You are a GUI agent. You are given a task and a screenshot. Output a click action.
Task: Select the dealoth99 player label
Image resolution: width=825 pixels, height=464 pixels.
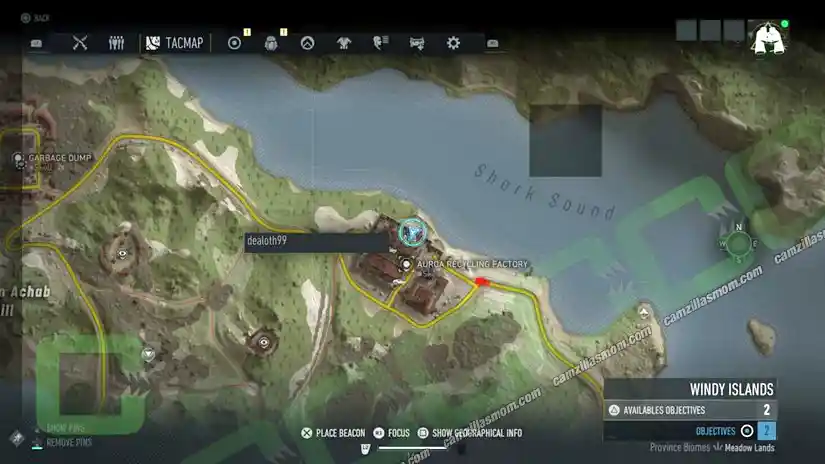[x=315, y=242]
